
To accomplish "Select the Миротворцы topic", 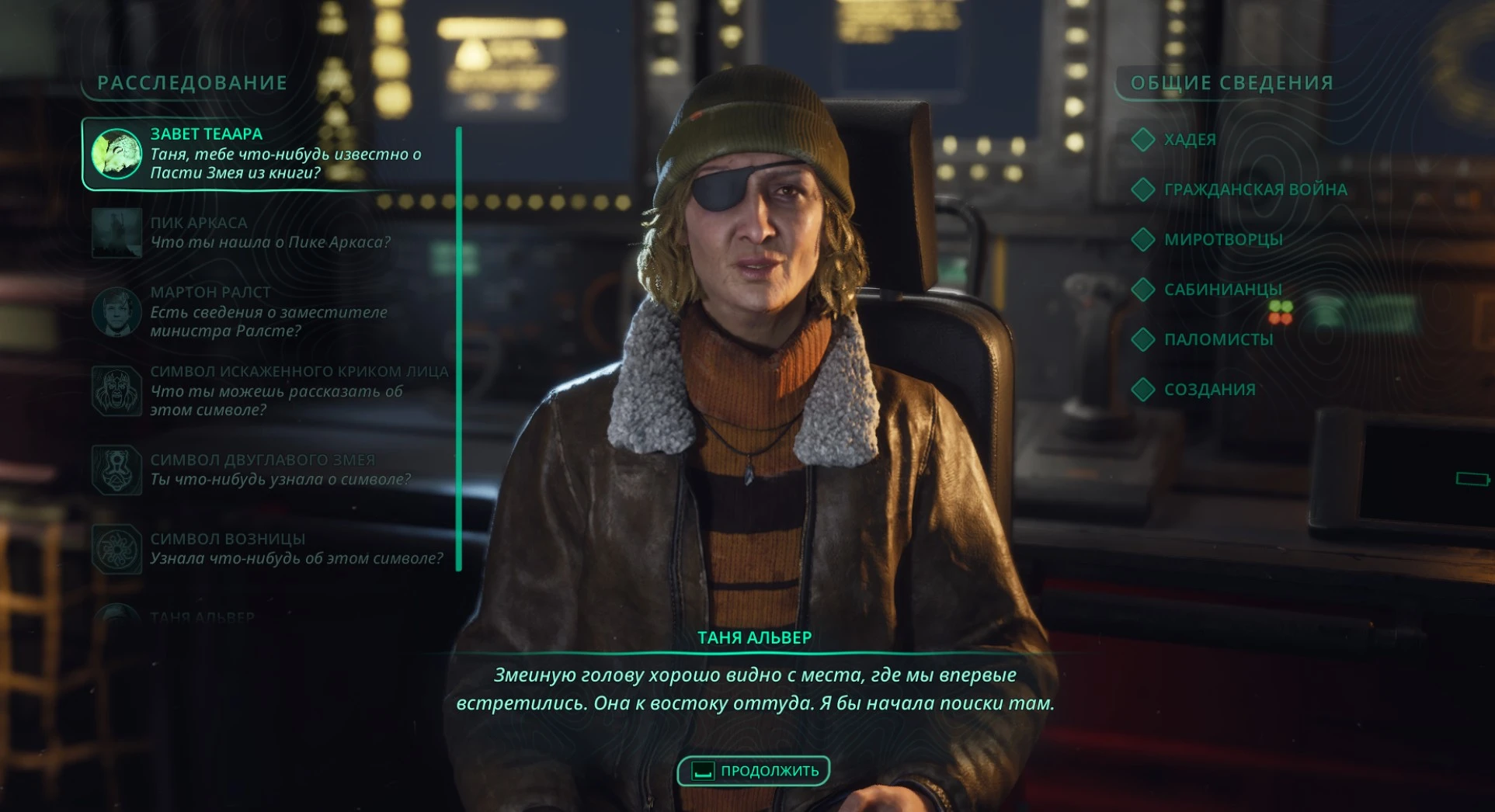I will pyautogui.click(x=1222, y=240).
